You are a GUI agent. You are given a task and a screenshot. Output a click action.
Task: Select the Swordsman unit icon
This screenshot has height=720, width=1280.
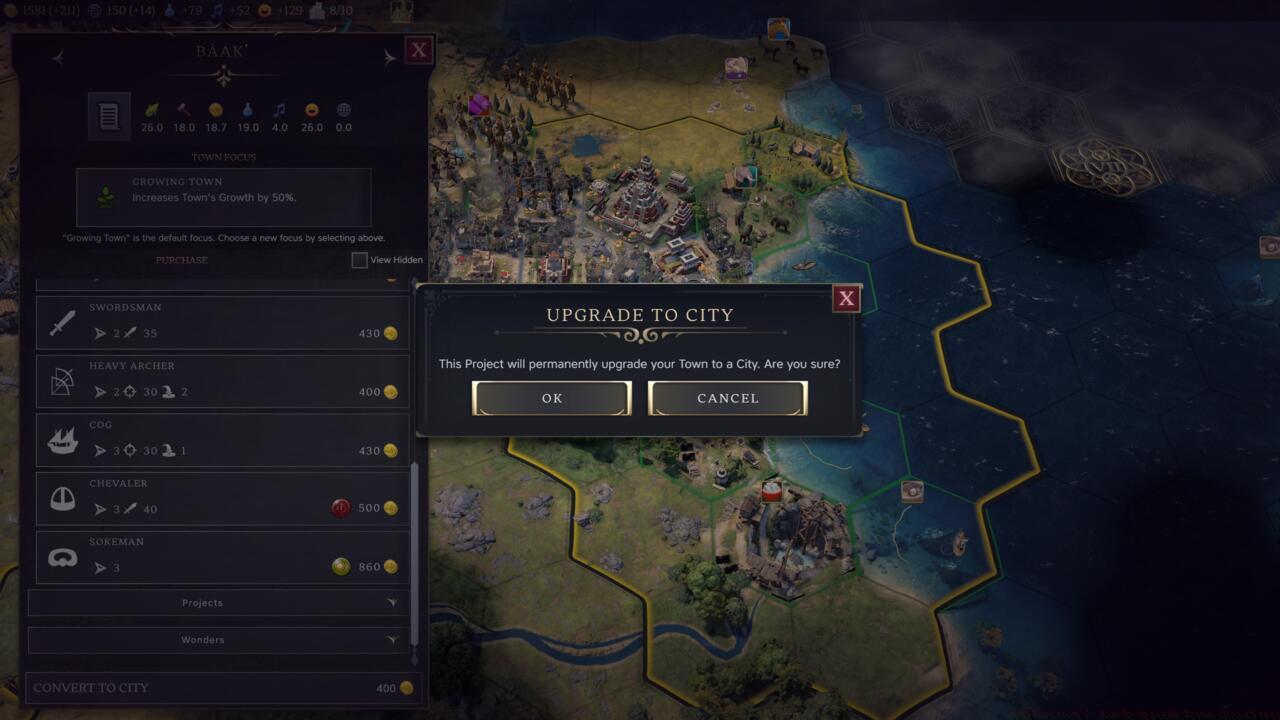click(60, 321)
